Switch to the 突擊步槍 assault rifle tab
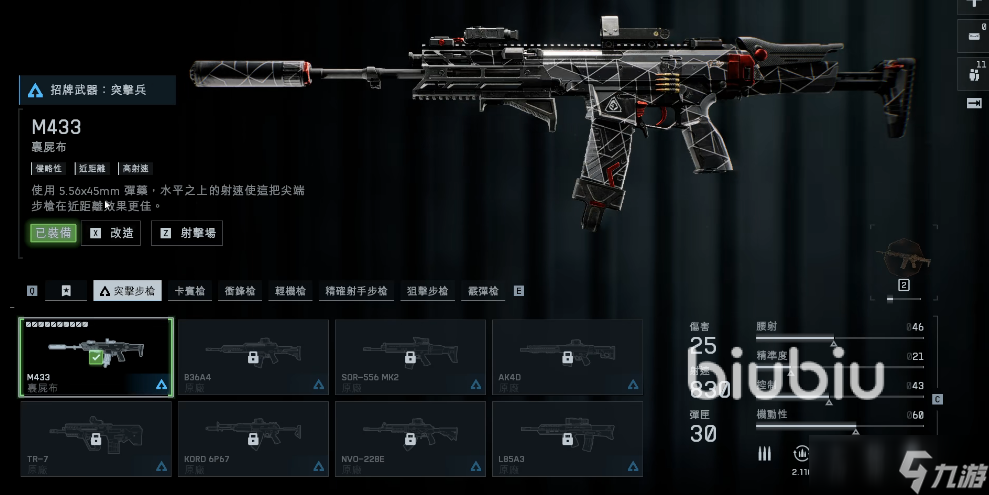Viewport: 989px width, 495px height. click(127, 291)
